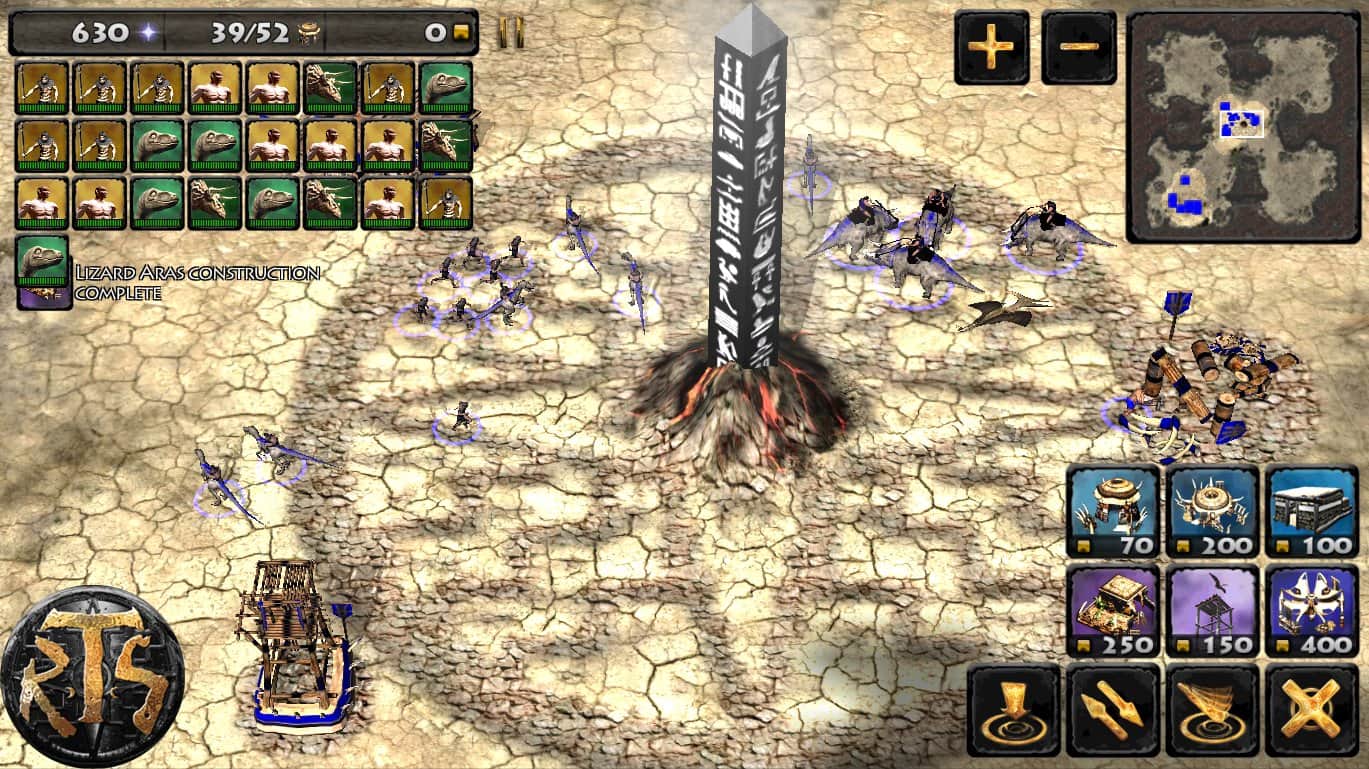Build the flat-roofed building costing 100
Image resolution: width=1369 pixels, height=769 pixels.
pos(1311,511)
